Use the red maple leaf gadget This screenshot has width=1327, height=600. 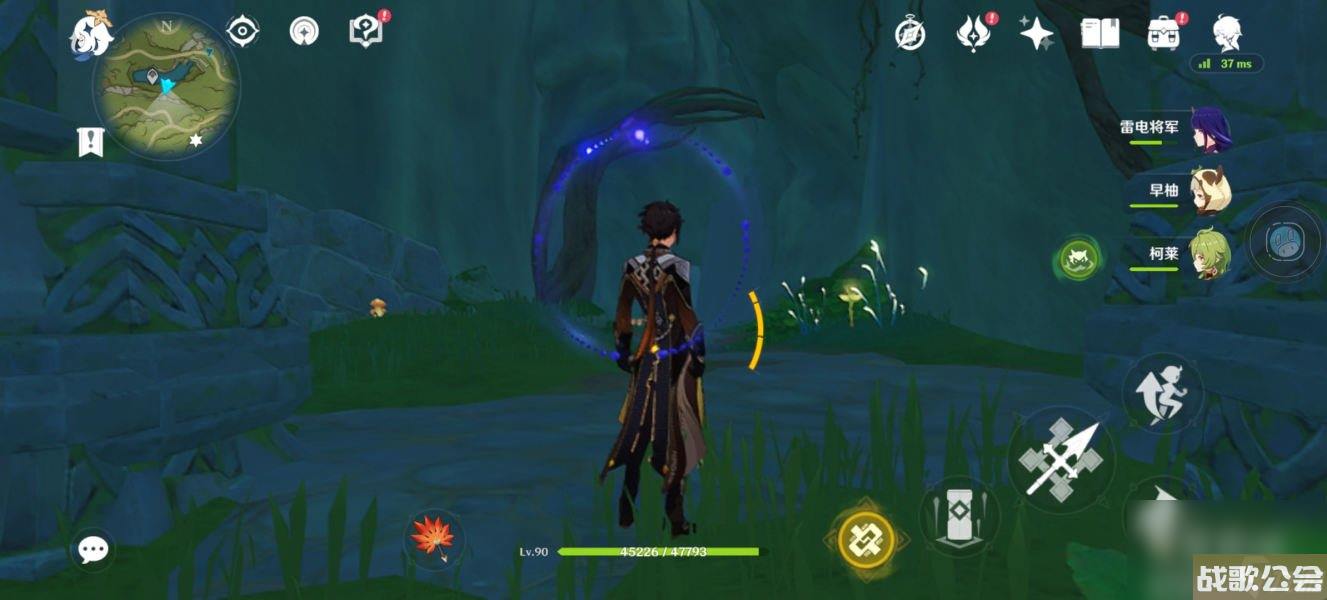(x=434, y=538)
